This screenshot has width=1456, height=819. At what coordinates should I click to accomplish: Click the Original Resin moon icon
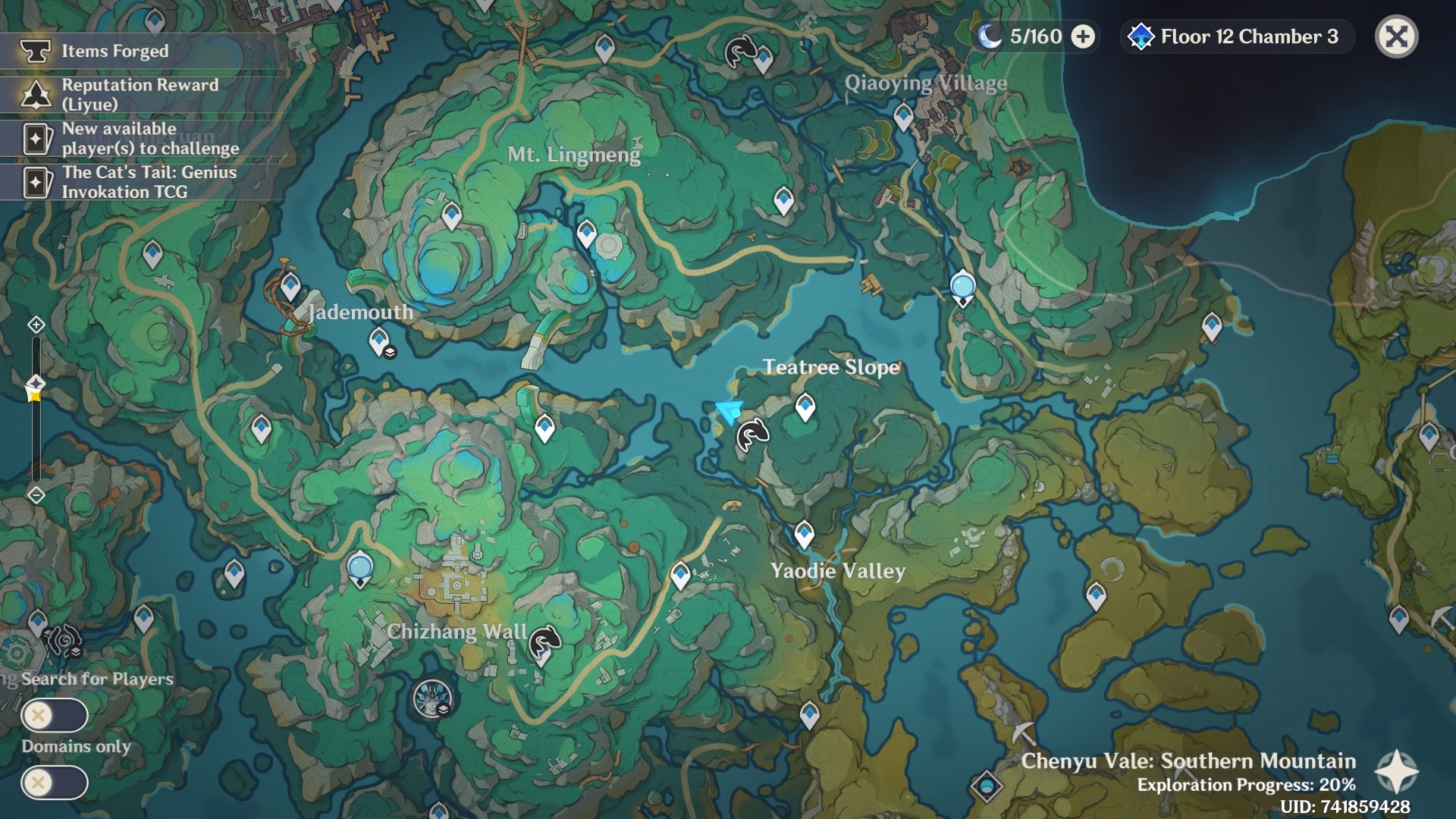pyautogui.click(x=990, y=36)
